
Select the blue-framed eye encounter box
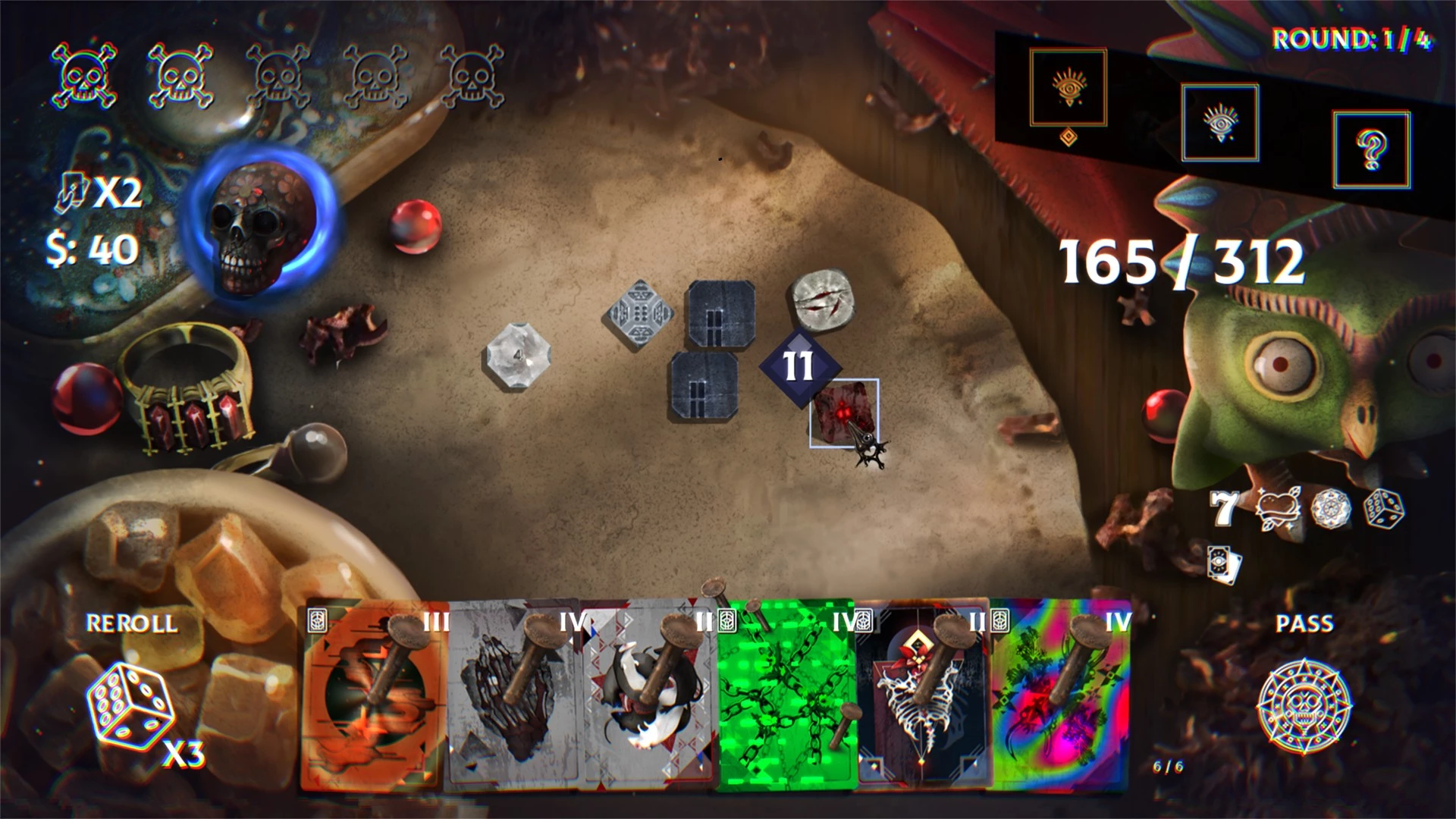1219,122
